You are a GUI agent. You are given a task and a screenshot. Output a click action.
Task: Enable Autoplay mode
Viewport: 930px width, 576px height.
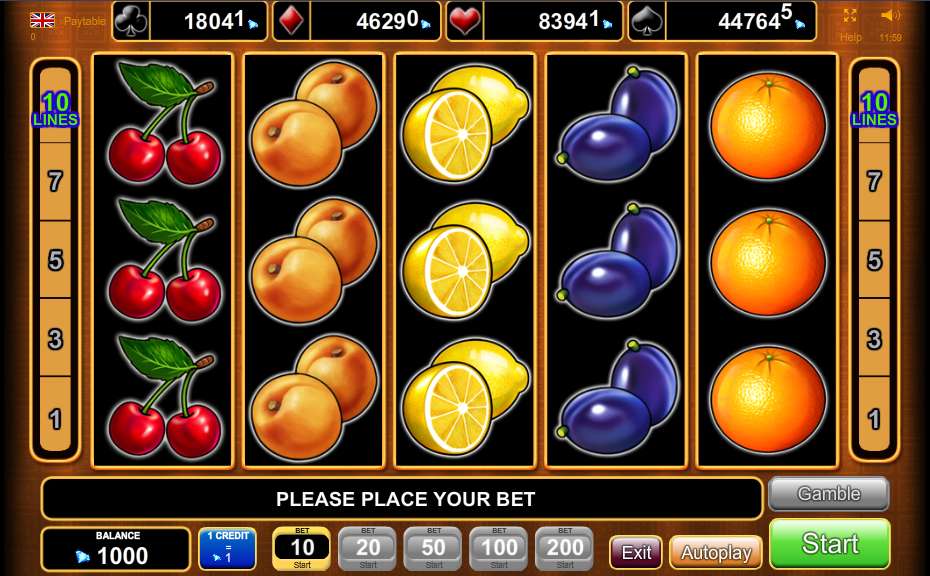tap(715, 552)
